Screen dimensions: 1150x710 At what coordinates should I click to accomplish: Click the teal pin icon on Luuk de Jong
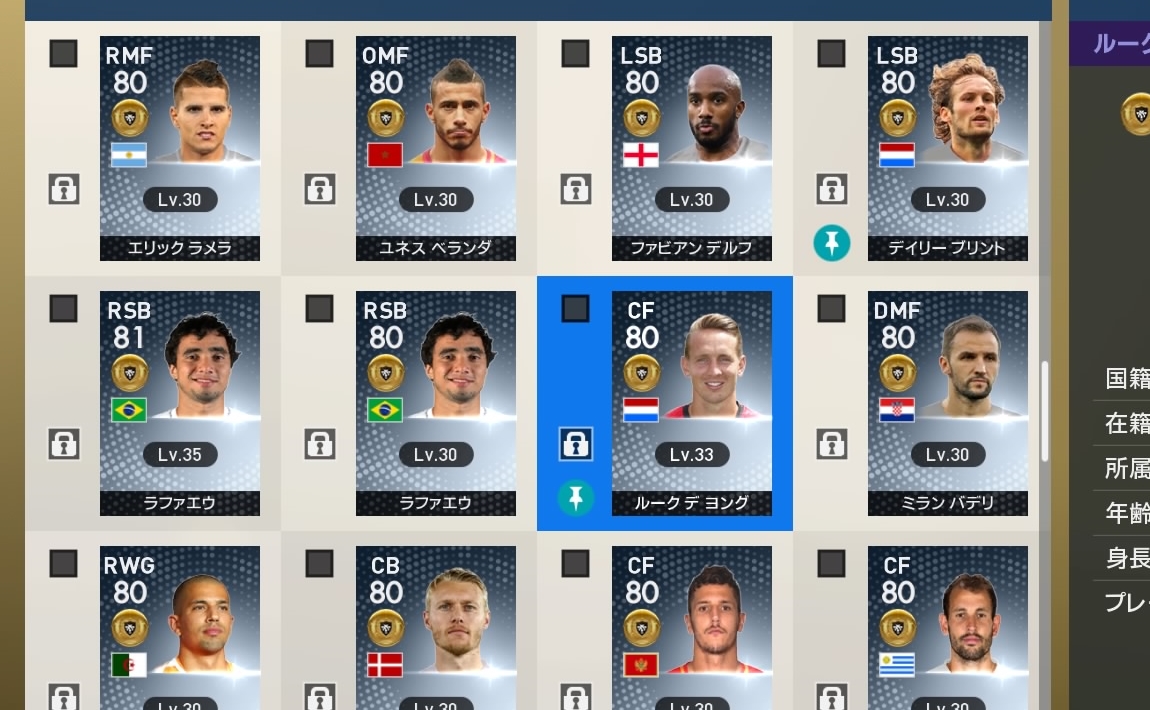[575, 498]
